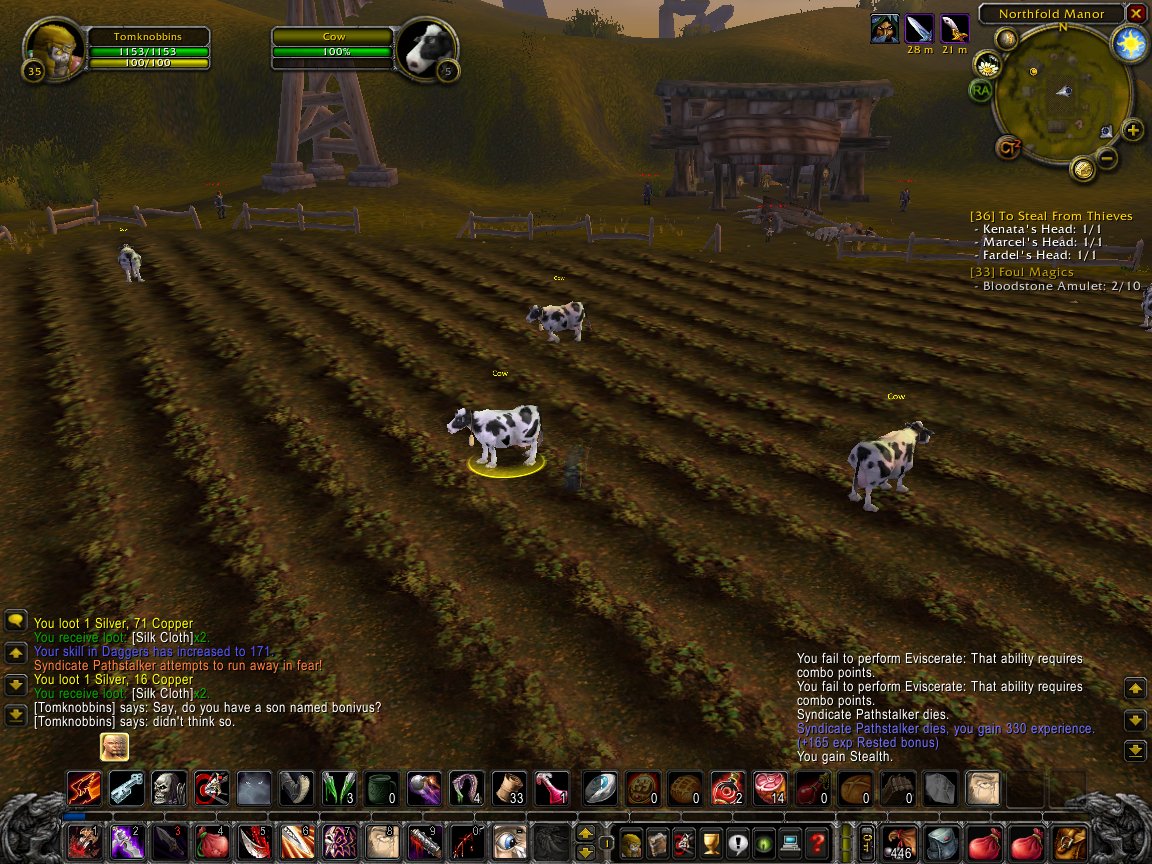Open the chat bubble menu button

click(x=16, y=620)
